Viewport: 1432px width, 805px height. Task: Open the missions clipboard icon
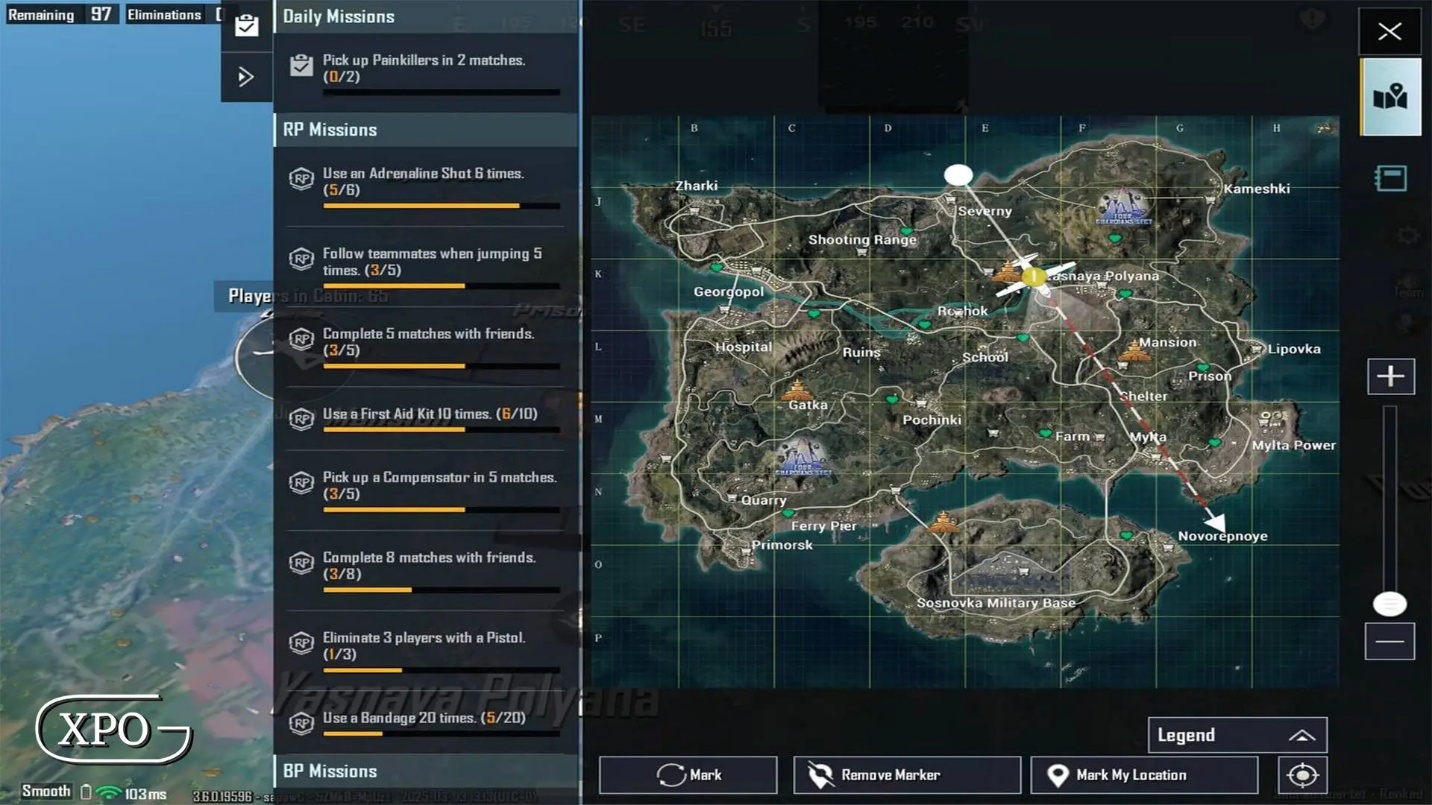(x=246, y=26)
